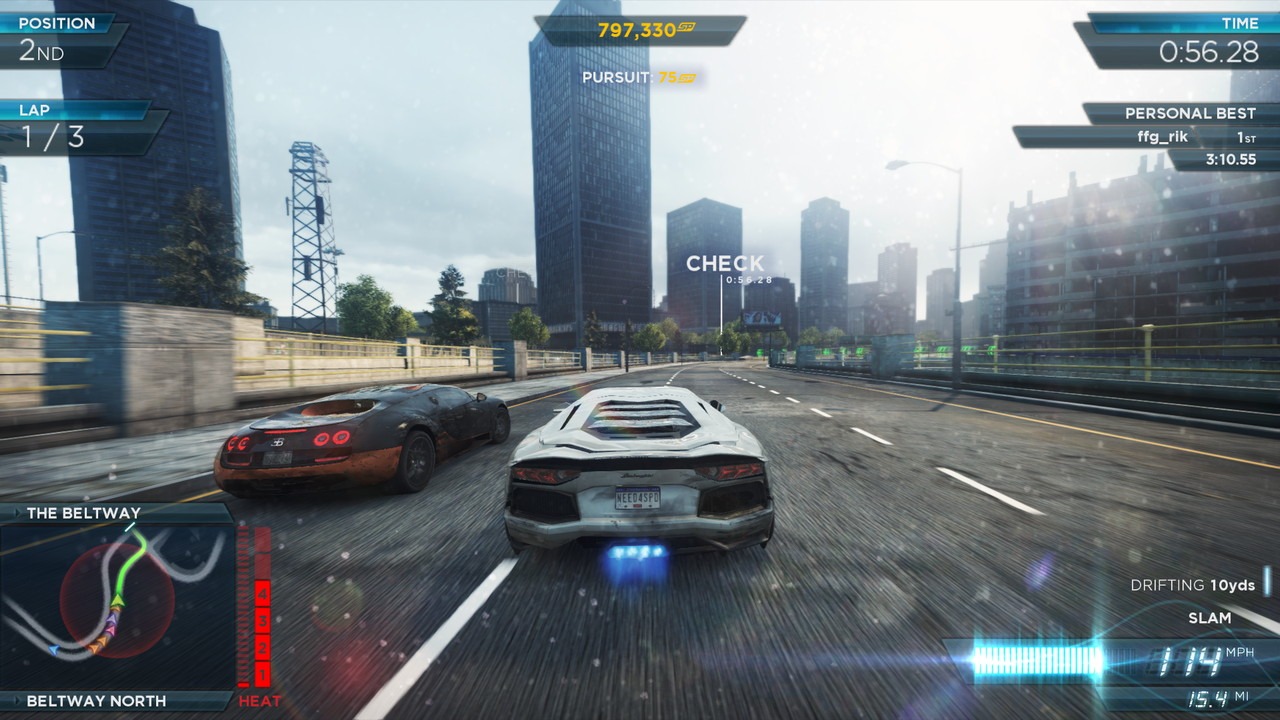Click the SLAM notification label
The image size is (1280, 720).
point(1210,618)
